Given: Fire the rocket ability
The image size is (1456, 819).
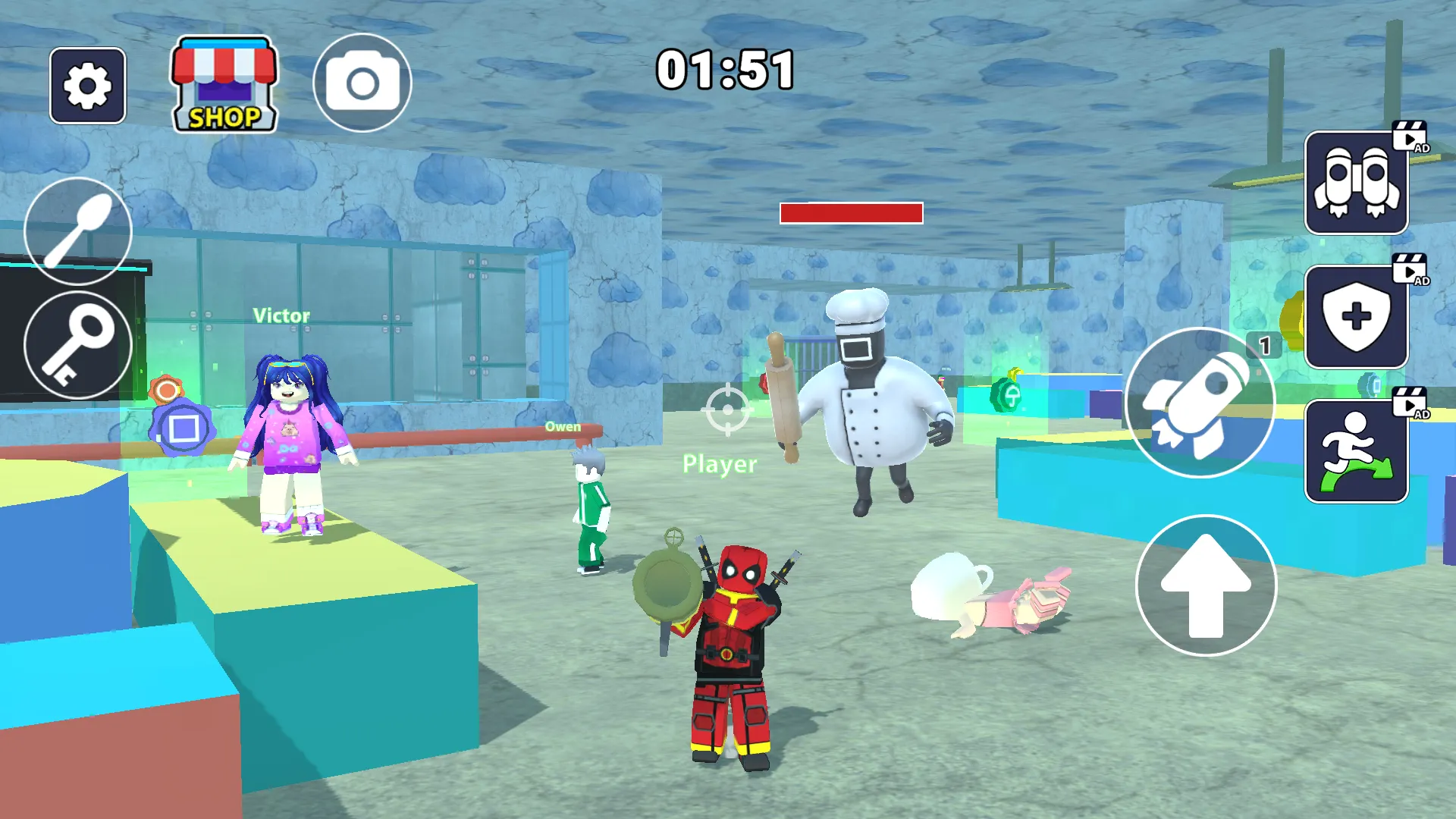Looking at the screenshot, I should click(x=1200, y=403).
